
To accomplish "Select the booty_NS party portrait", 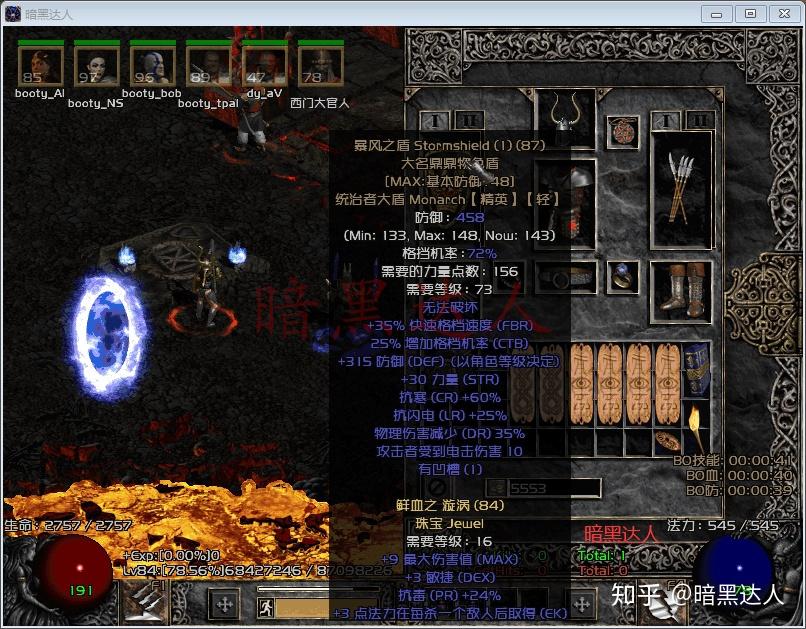I will (x=96, y=66).
